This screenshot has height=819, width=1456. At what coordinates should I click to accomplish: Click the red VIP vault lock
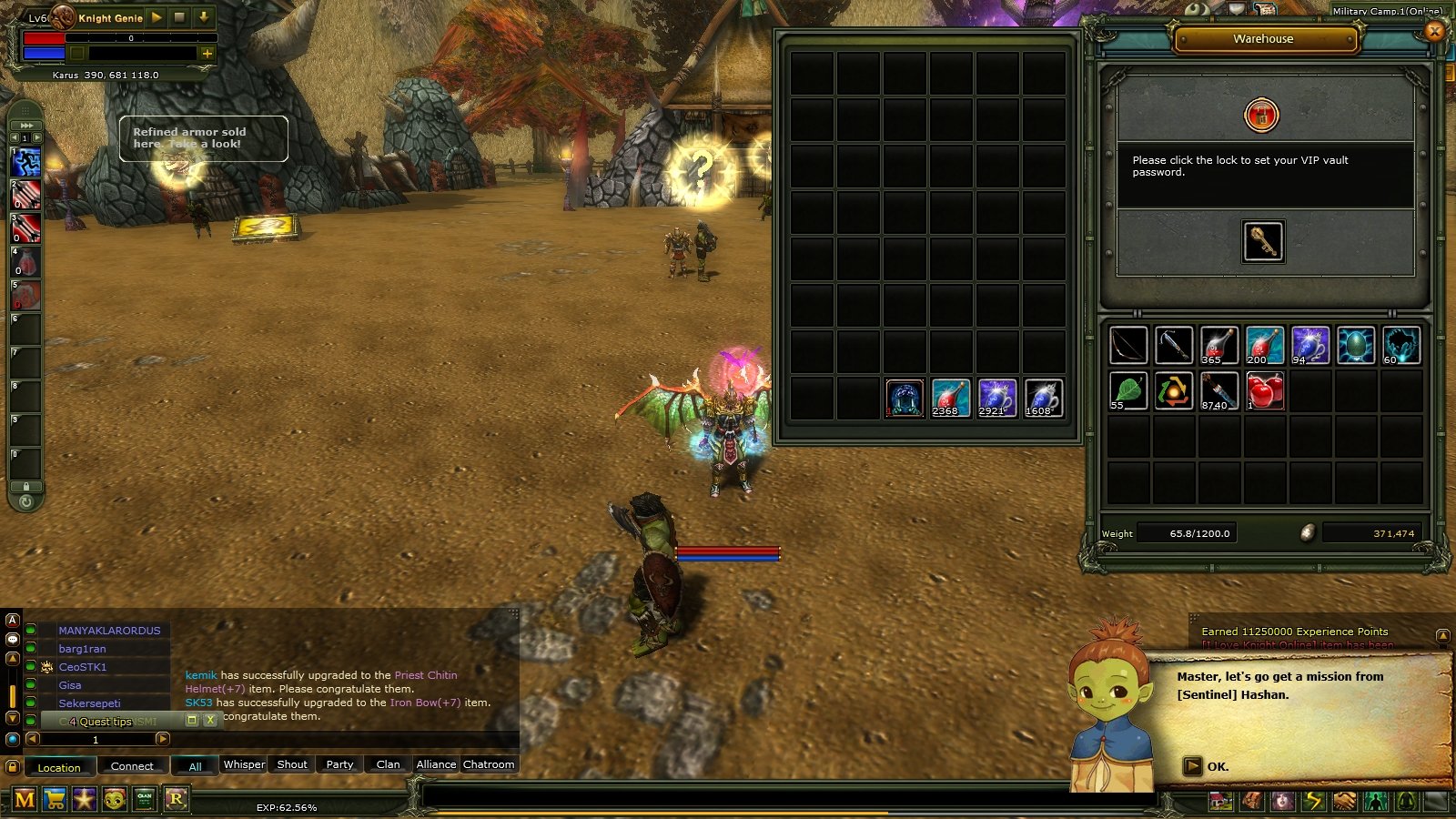1261,116
